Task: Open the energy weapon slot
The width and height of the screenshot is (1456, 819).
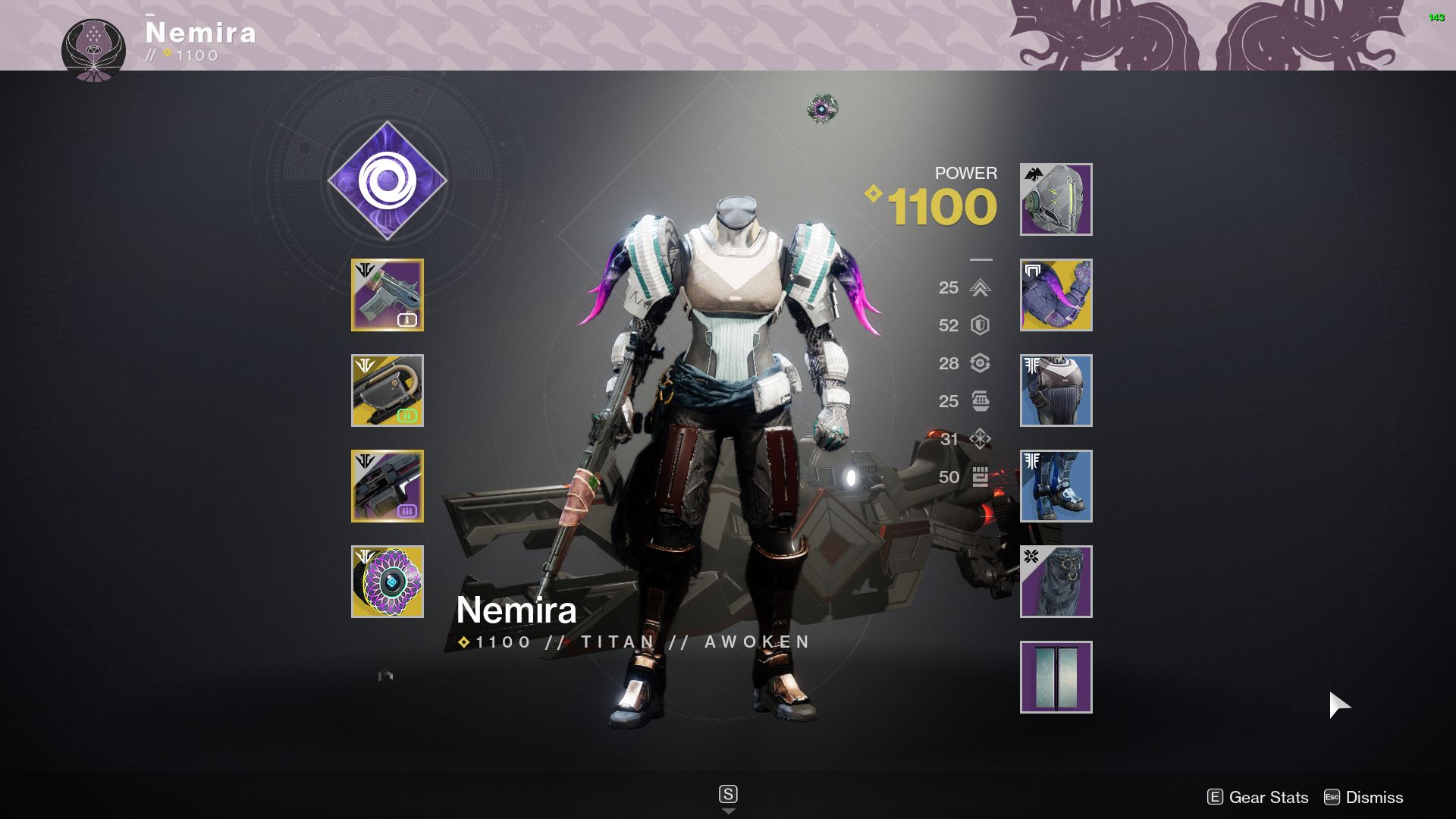Action: (388, 391)
